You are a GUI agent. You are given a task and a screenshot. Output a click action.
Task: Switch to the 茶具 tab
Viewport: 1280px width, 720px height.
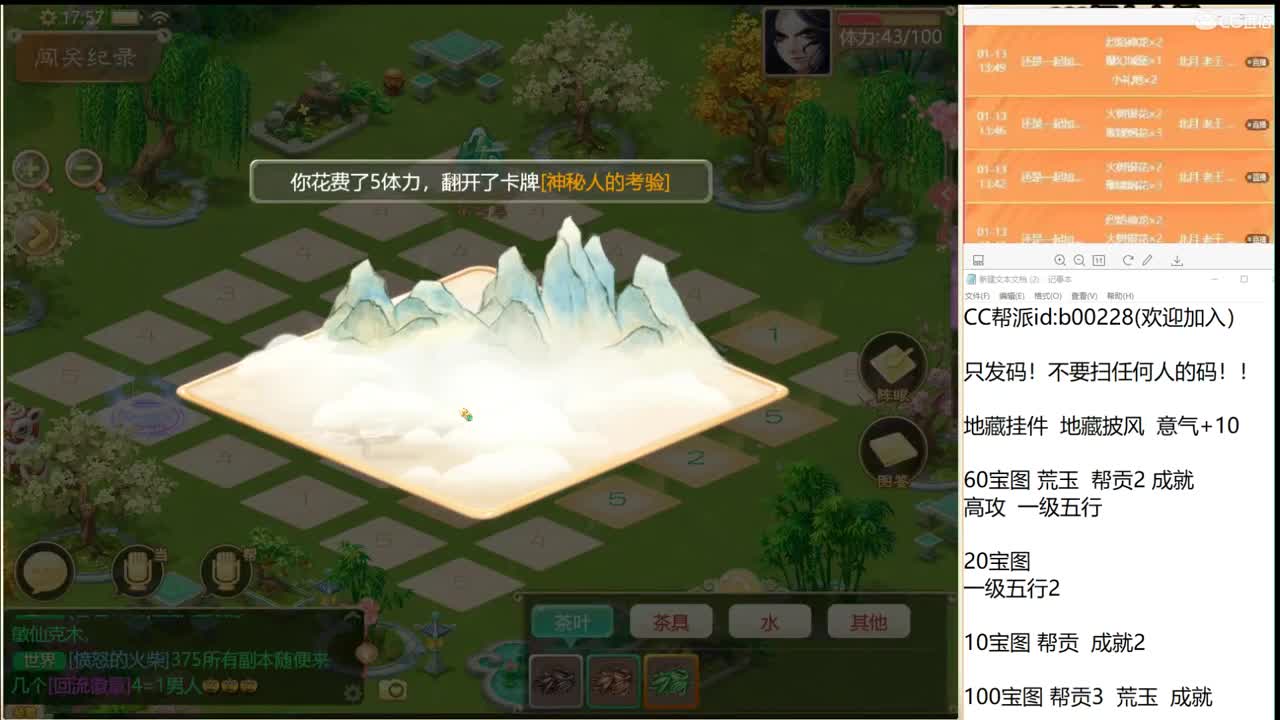point(673,621)
